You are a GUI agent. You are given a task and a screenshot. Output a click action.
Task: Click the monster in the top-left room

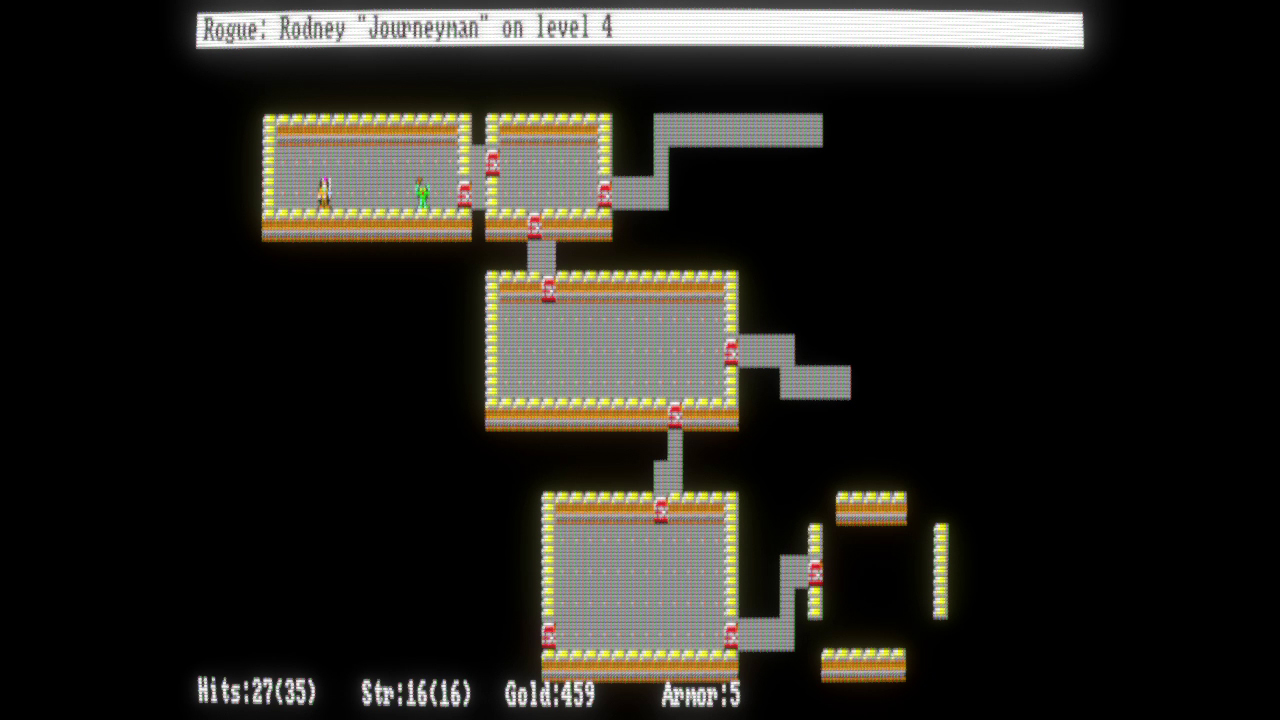click(322, 190)
